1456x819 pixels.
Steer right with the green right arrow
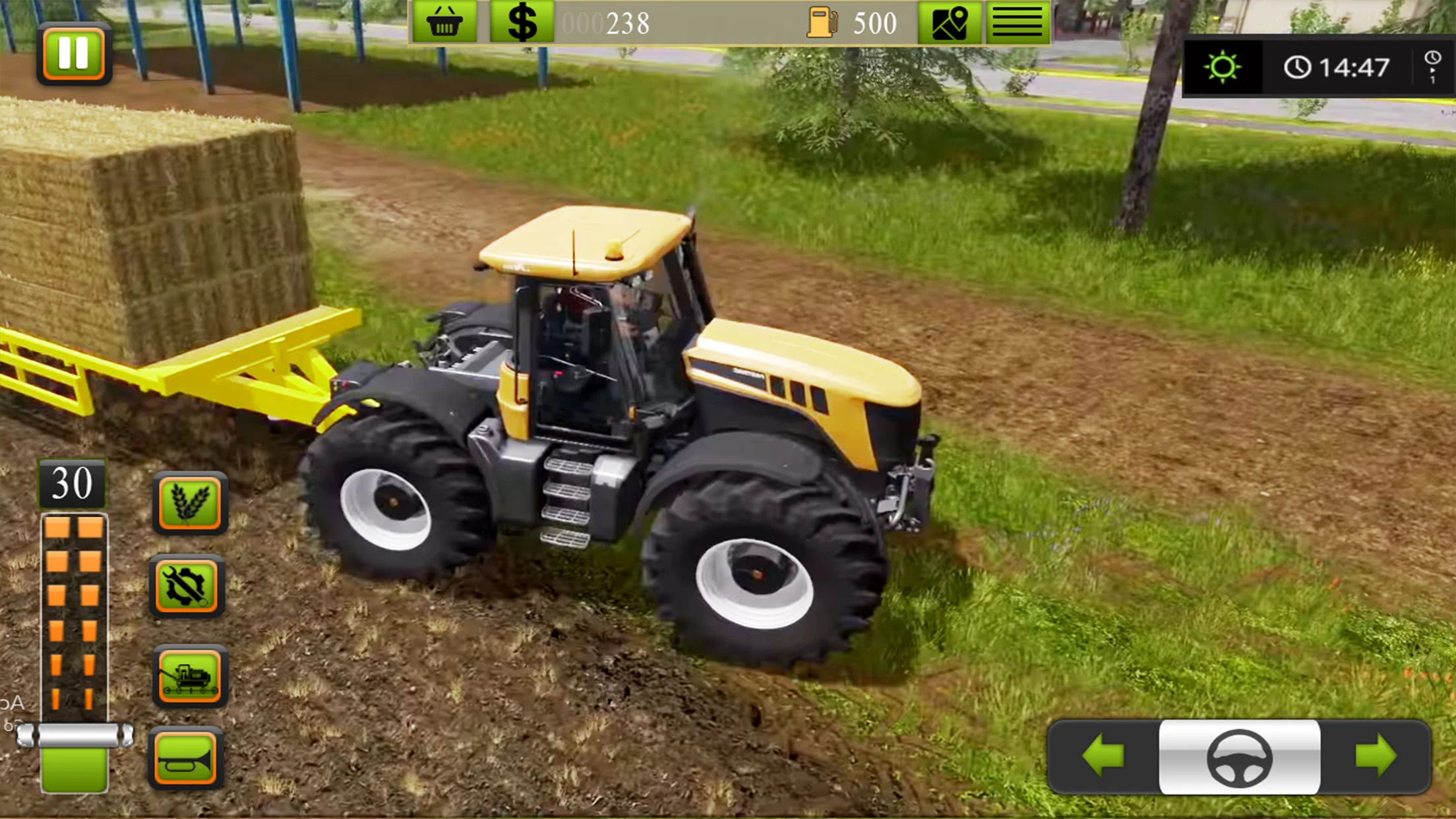click(x=1376, y=756)
